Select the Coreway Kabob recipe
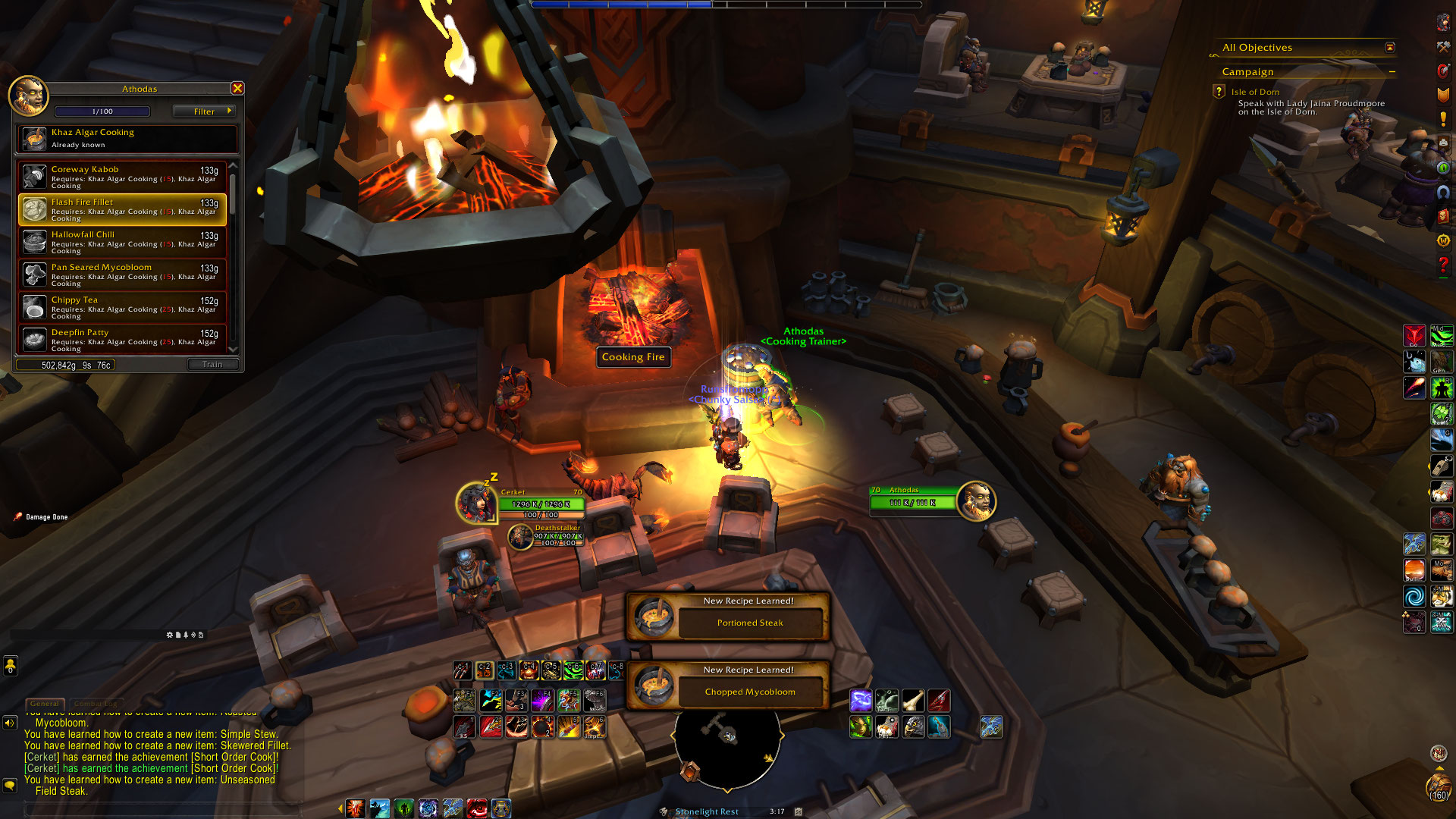This screenshot has width=1456, height=819. coord(122,177)
